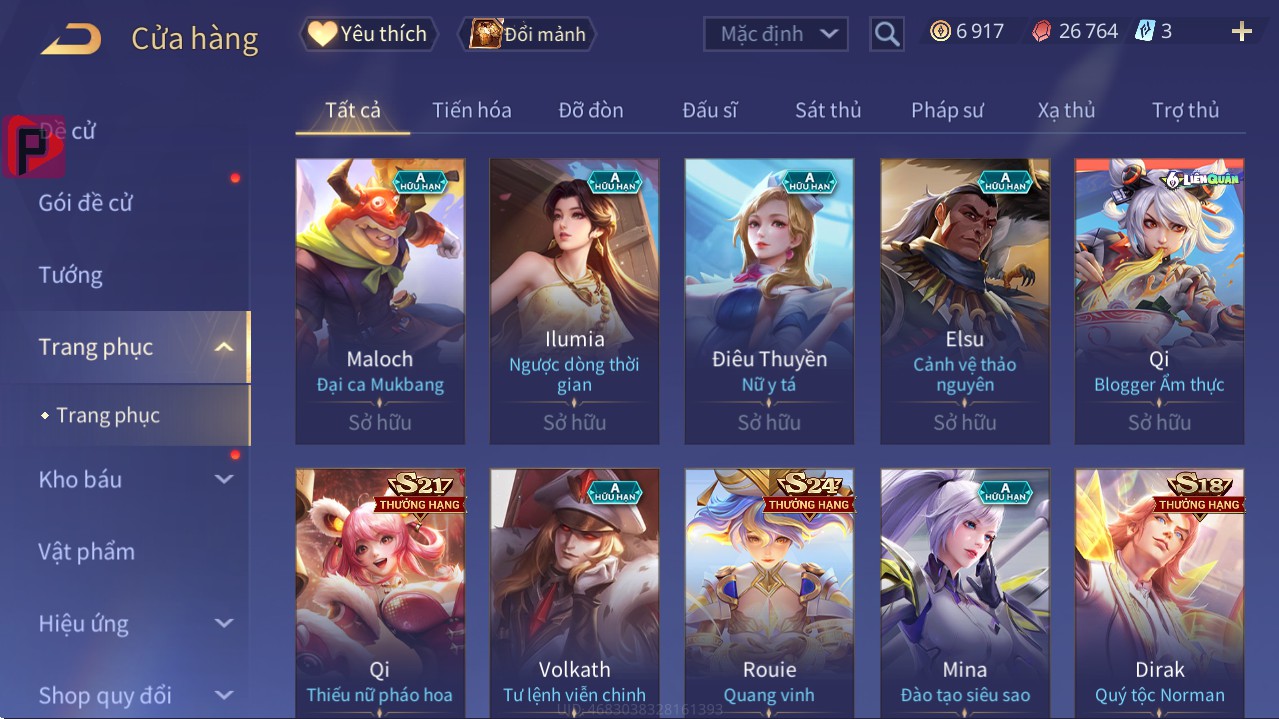Open the Mặc định sort dropdown

(x=776, y=34)
